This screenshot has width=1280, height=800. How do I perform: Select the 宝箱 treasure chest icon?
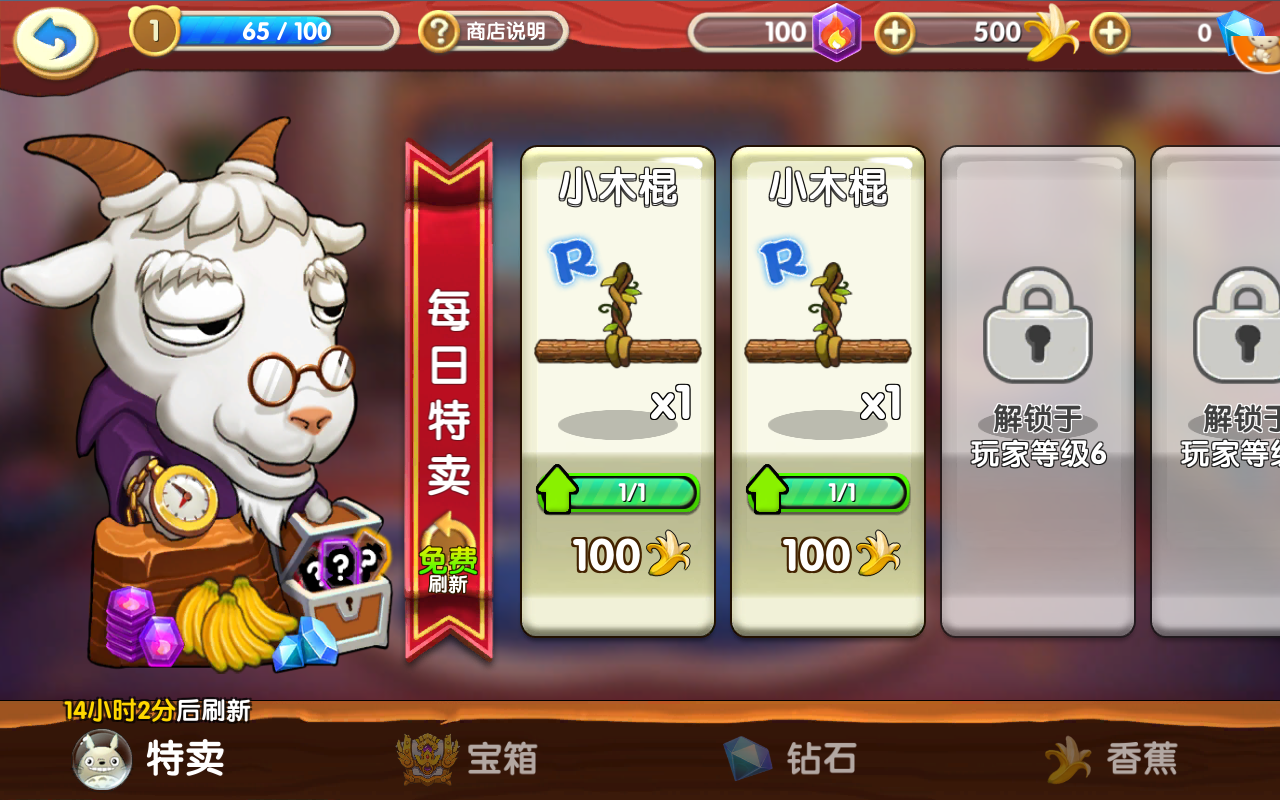point(430,758)
